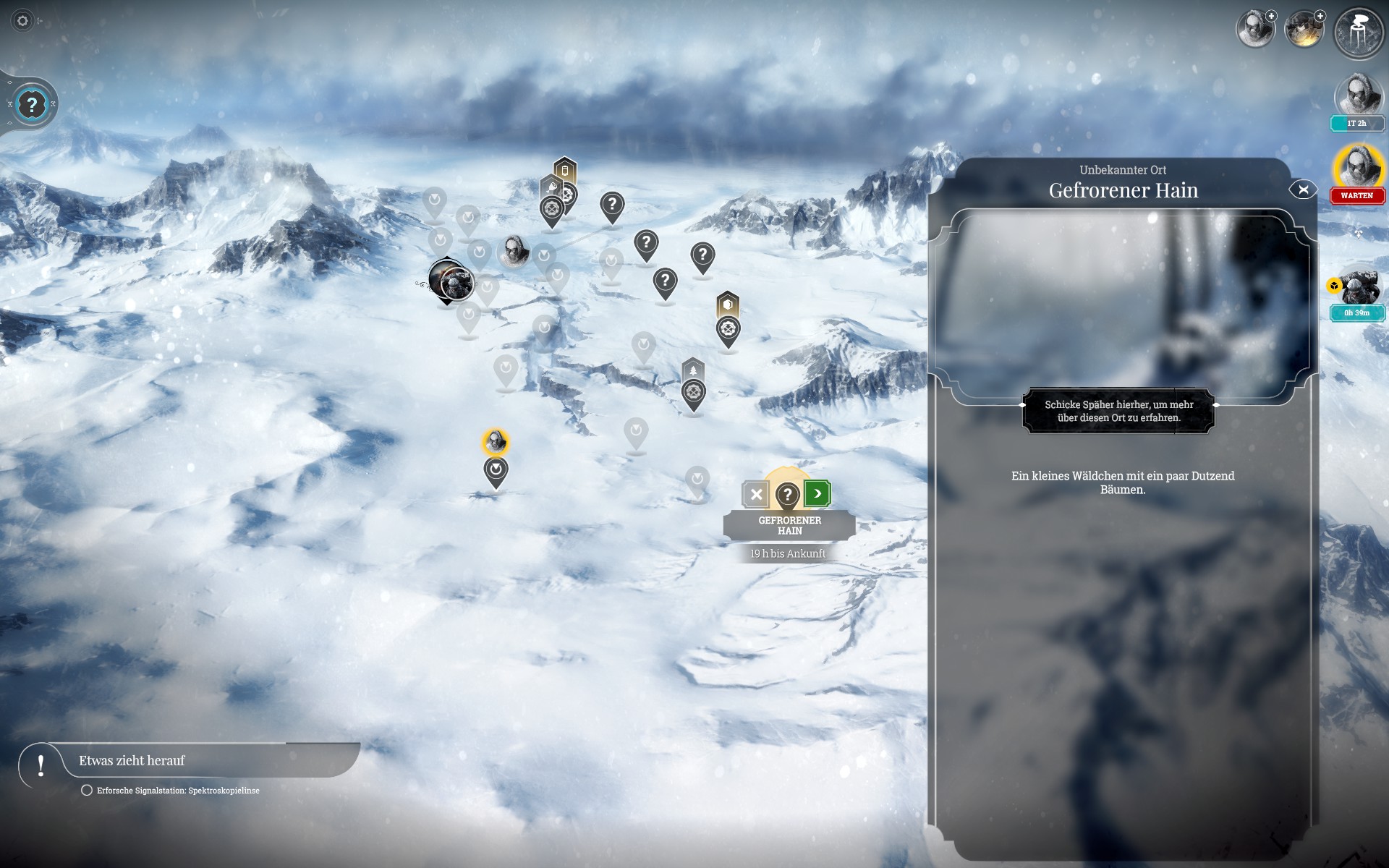Return to the city via generator icon

pos(1358,33)
